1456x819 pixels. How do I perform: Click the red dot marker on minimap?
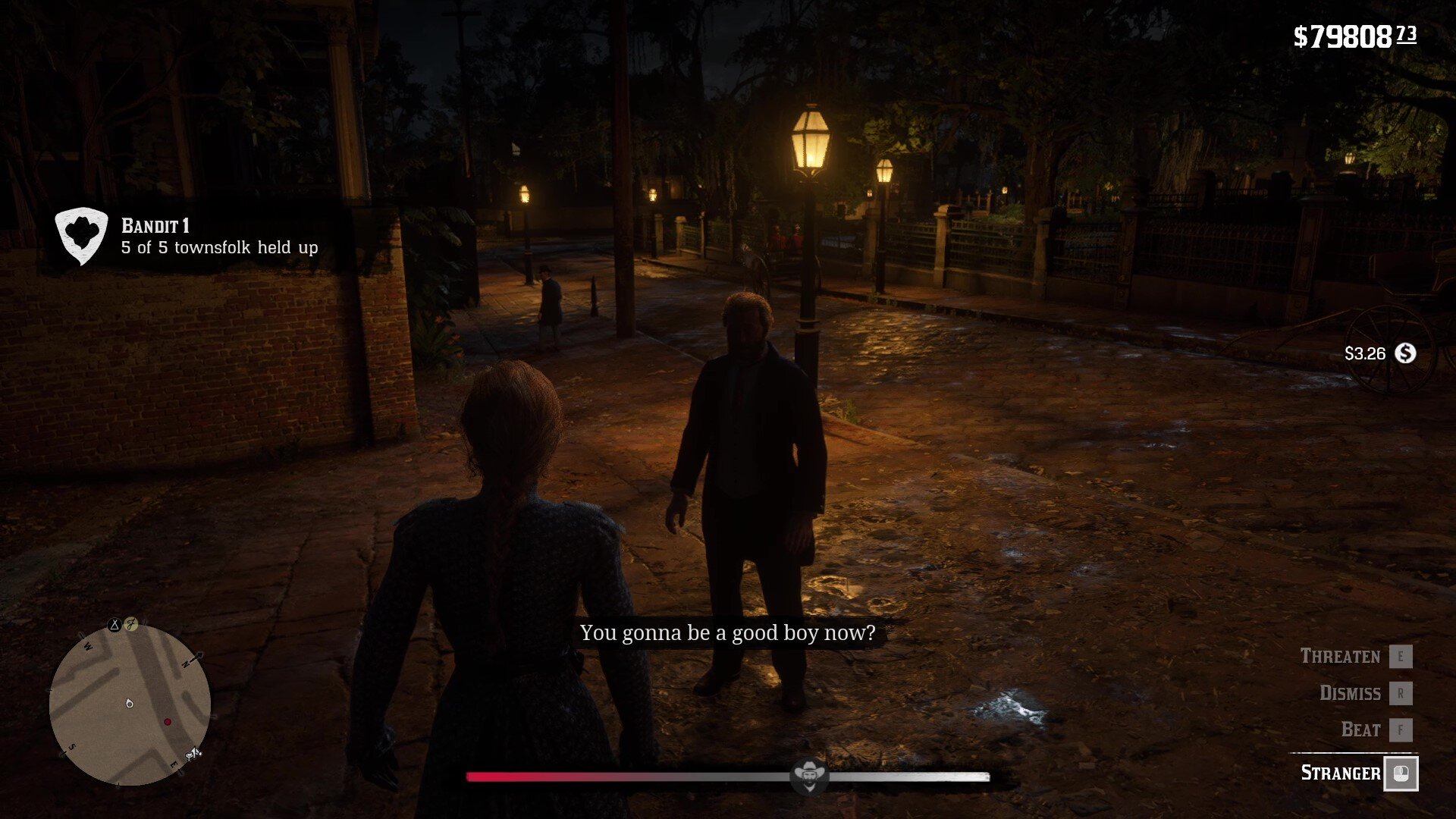coord(168,722)
